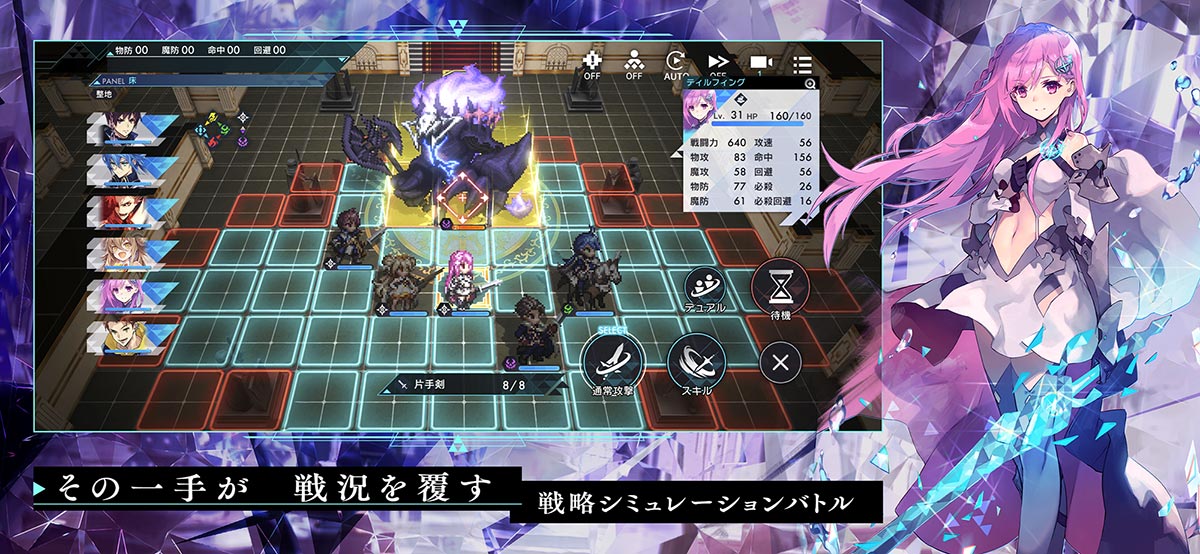Toggle the person-with-tiles range display icon
This screenshot has height=554, width=1200.
(x=635, y=64)
